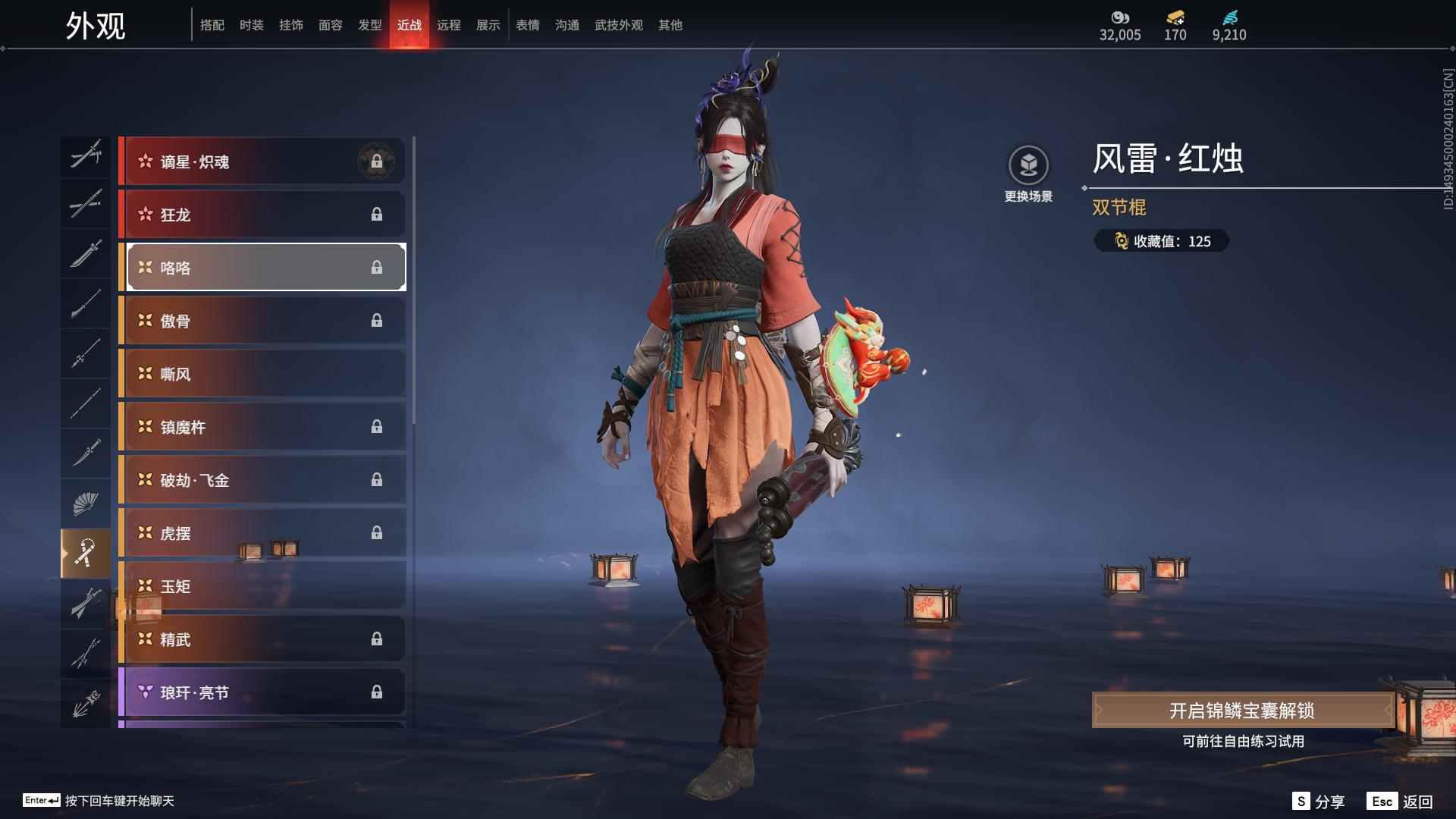Image resolution: width=1456 pixels, height=819 pixels.
Task: Open the 时装 tab
Action: coord(252,25)
